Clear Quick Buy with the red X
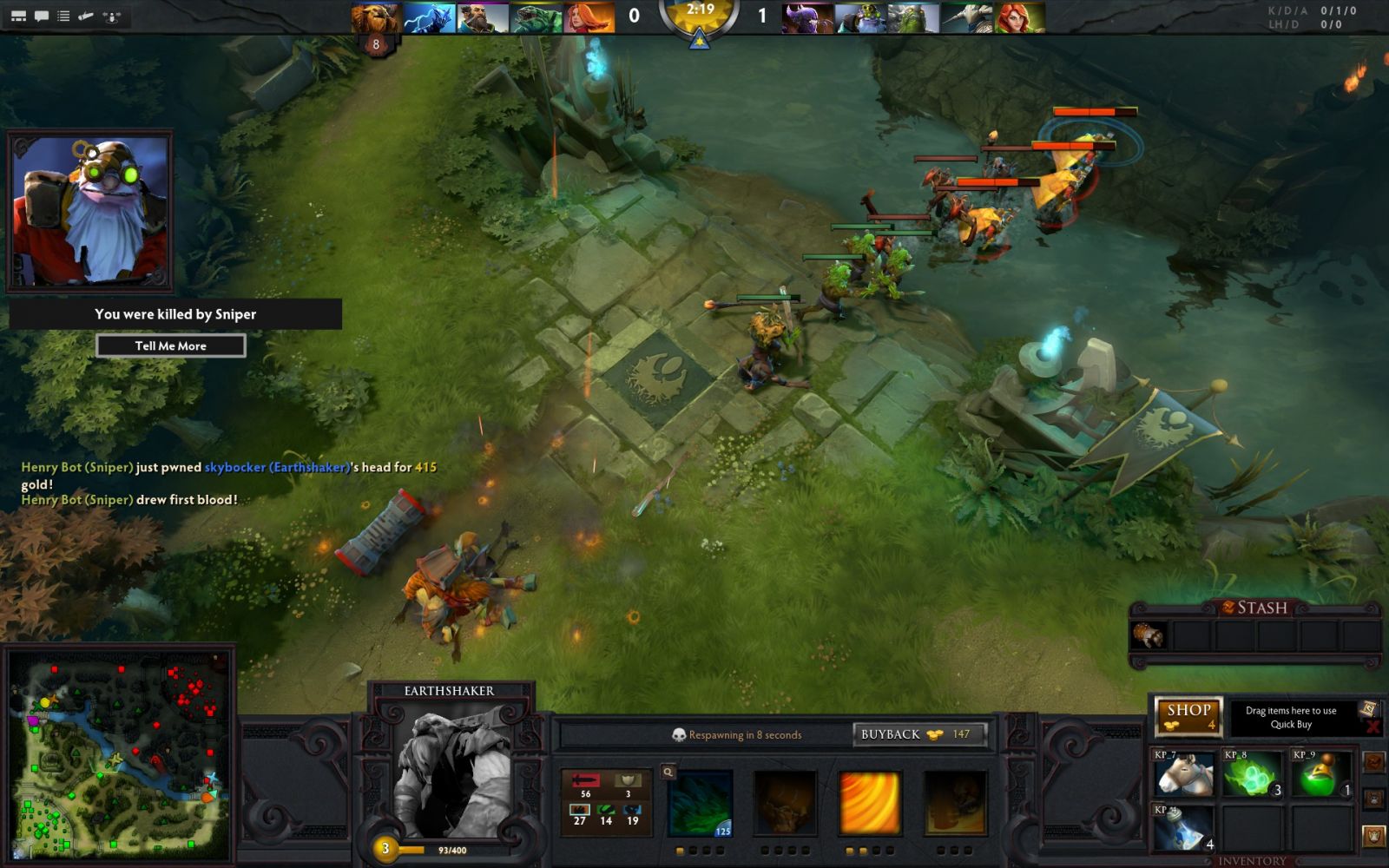The width and height of the screenshot is (1389, 868). [x=1373, y=727]
